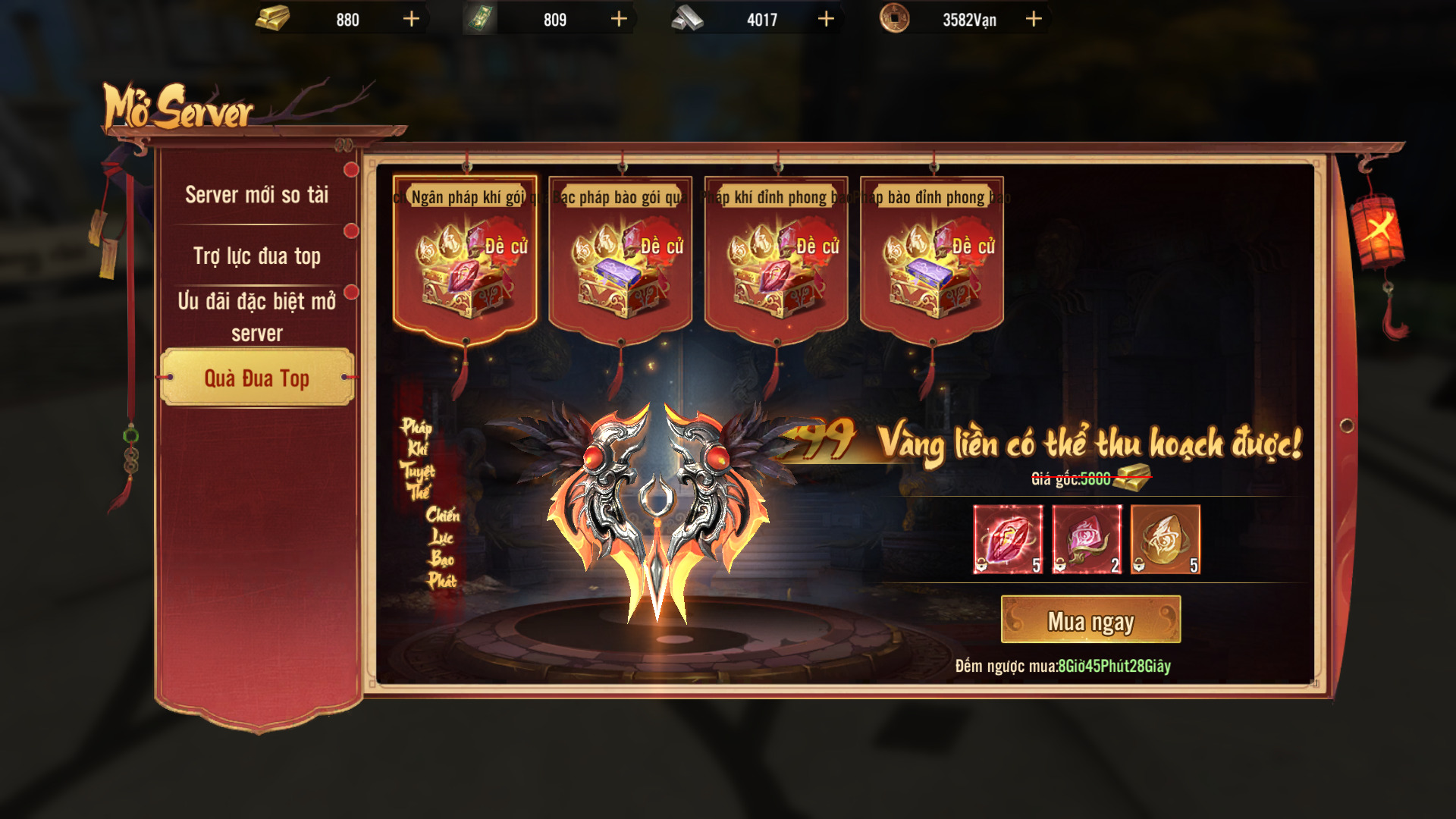The width and height of the screenshot is (1456, 819).
Task: Add more silver ingots with plus button
Action: click(x=826, y=19)
